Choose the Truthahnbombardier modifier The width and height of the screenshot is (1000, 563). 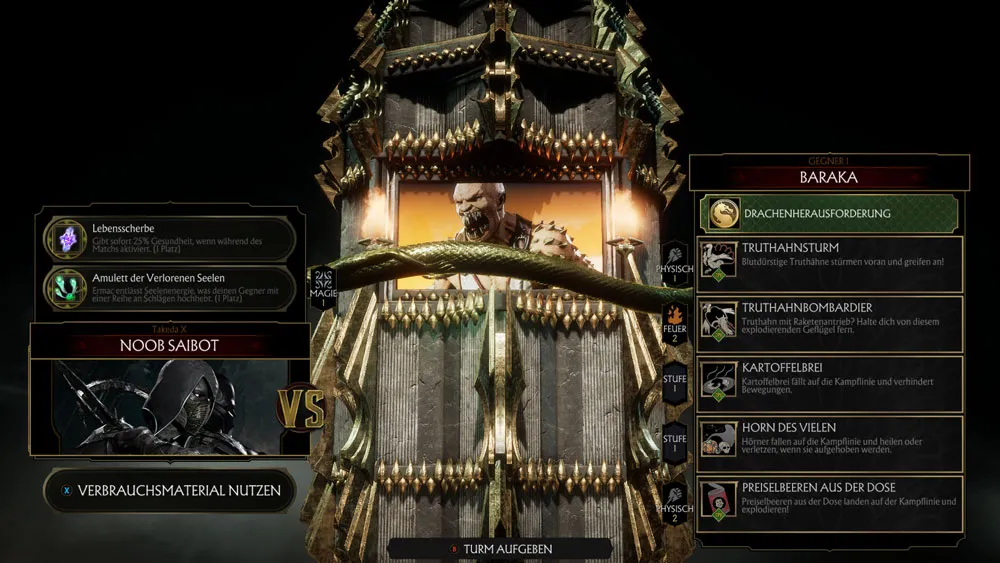point(830,324)
